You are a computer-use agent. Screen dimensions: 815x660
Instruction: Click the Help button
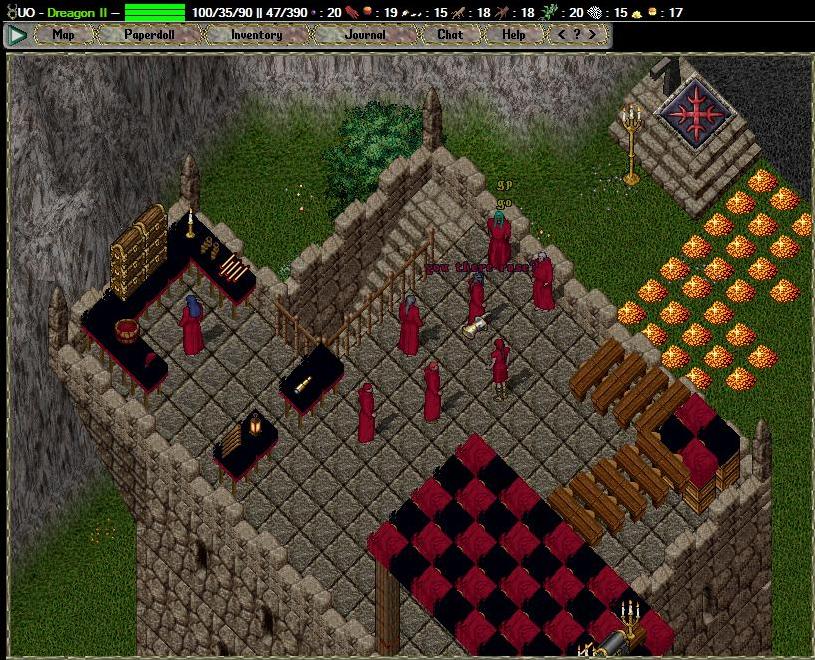pos(514,35)
